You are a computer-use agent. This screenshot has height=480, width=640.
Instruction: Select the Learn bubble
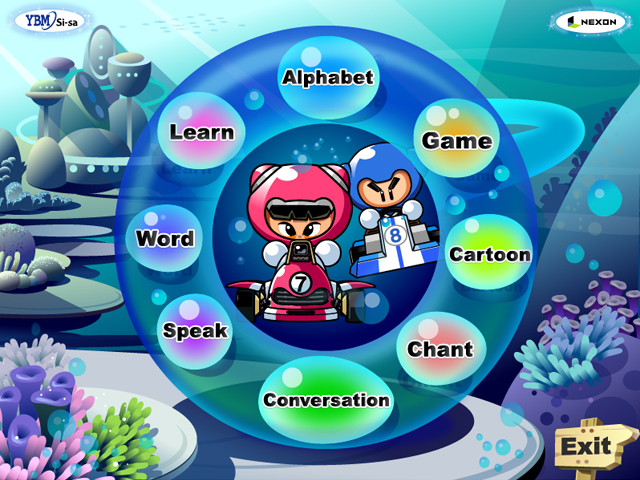[x=202, y=132]
